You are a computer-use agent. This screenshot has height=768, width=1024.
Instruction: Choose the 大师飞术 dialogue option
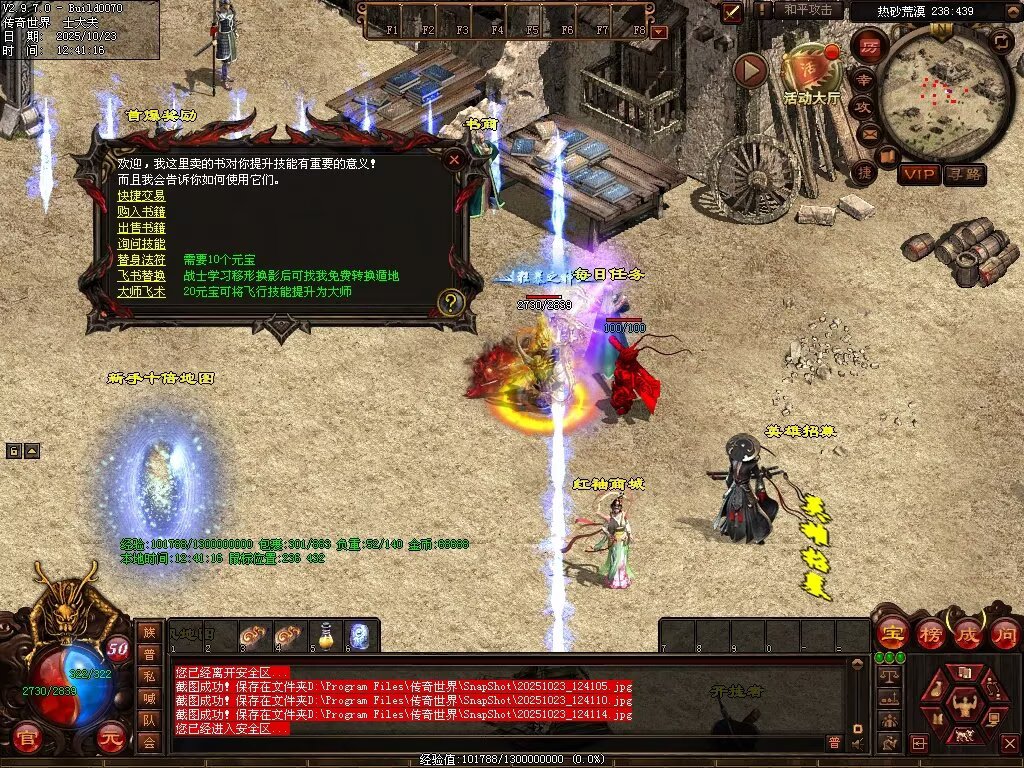click(141, 292)
